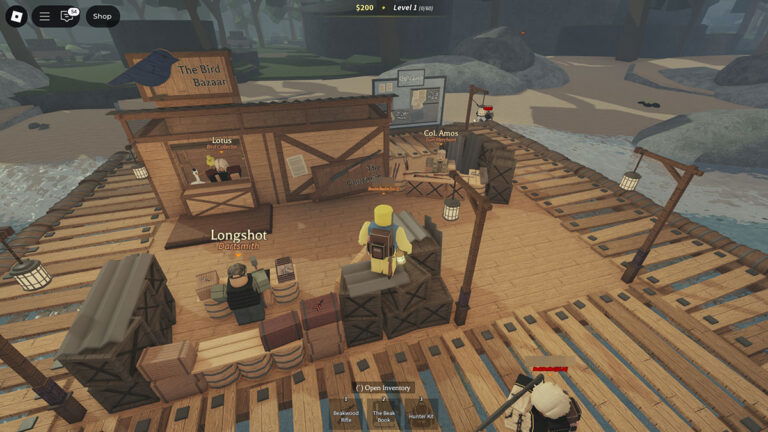Equip The Beak Book from the hotbar
Image resolution: width=768 pixels, height=432 pixels.
pyautogui.click(x=384, y=413)
